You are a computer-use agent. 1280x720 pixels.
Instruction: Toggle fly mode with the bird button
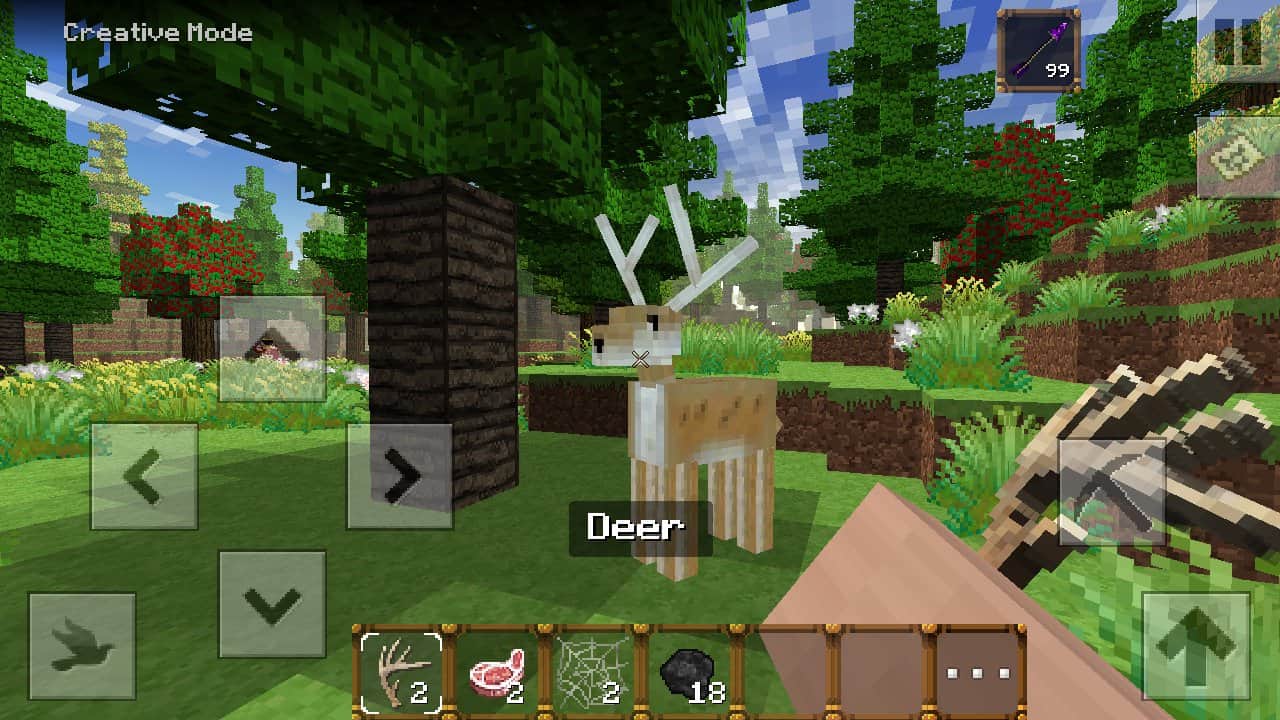pyautogui.click(x=82, y=645)
